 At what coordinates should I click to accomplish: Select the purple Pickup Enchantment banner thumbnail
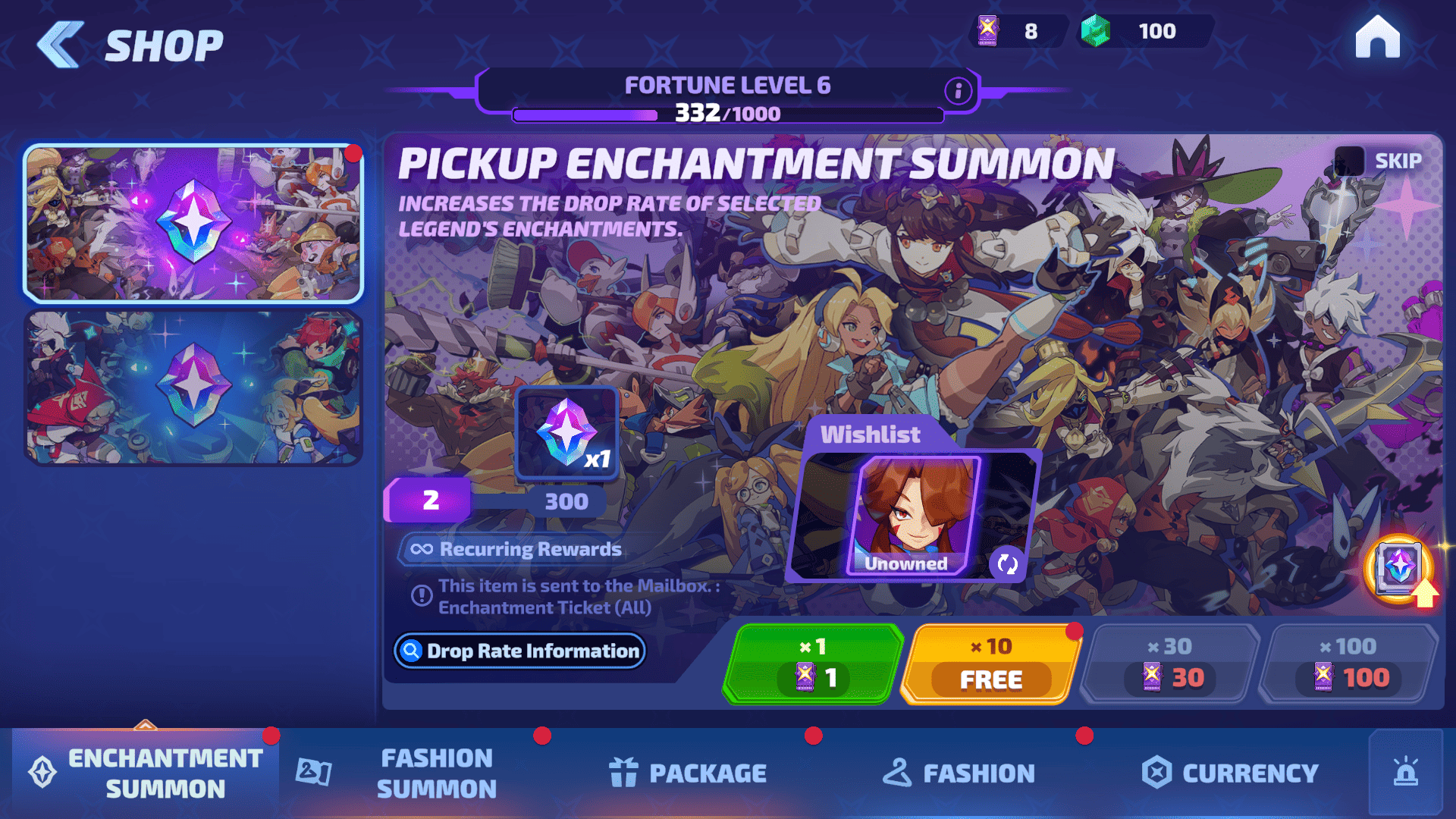tap(193, 224)
